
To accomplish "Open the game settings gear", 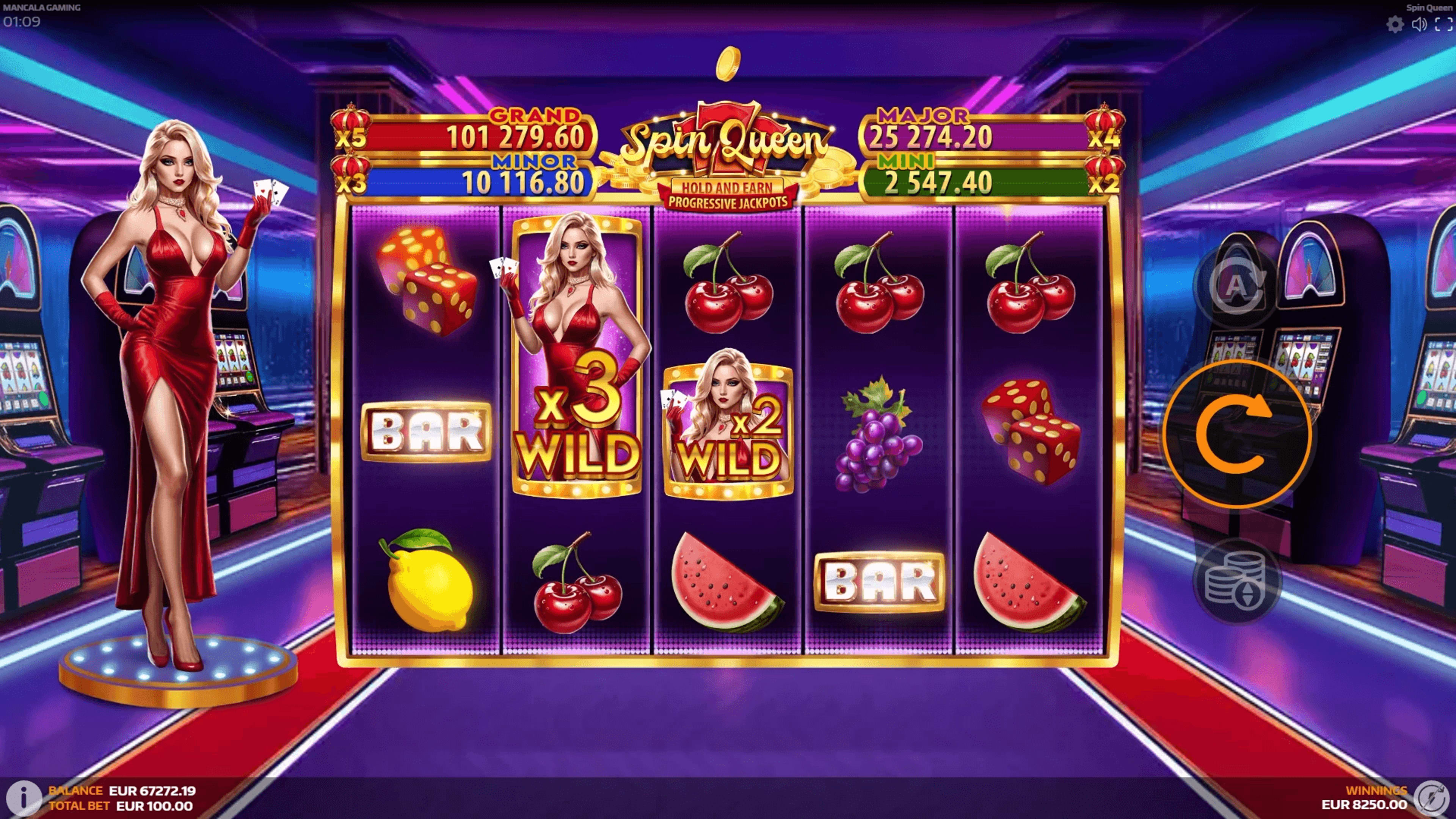I will pyautogui.click(x=1395, y=25).
